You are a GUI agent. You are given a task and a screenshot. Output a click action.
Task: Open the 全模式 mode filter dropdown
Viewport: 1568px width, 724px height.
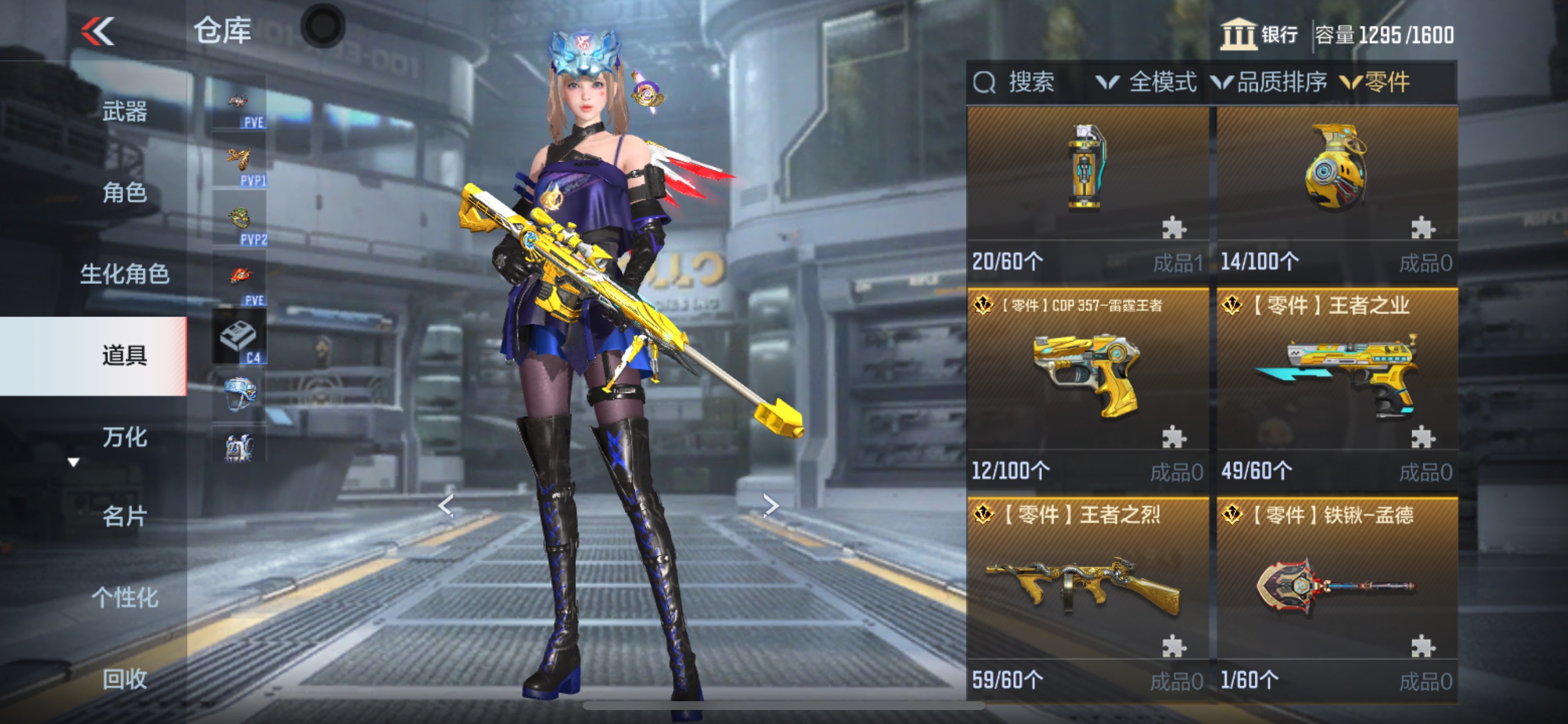(x=1147, y=82)
